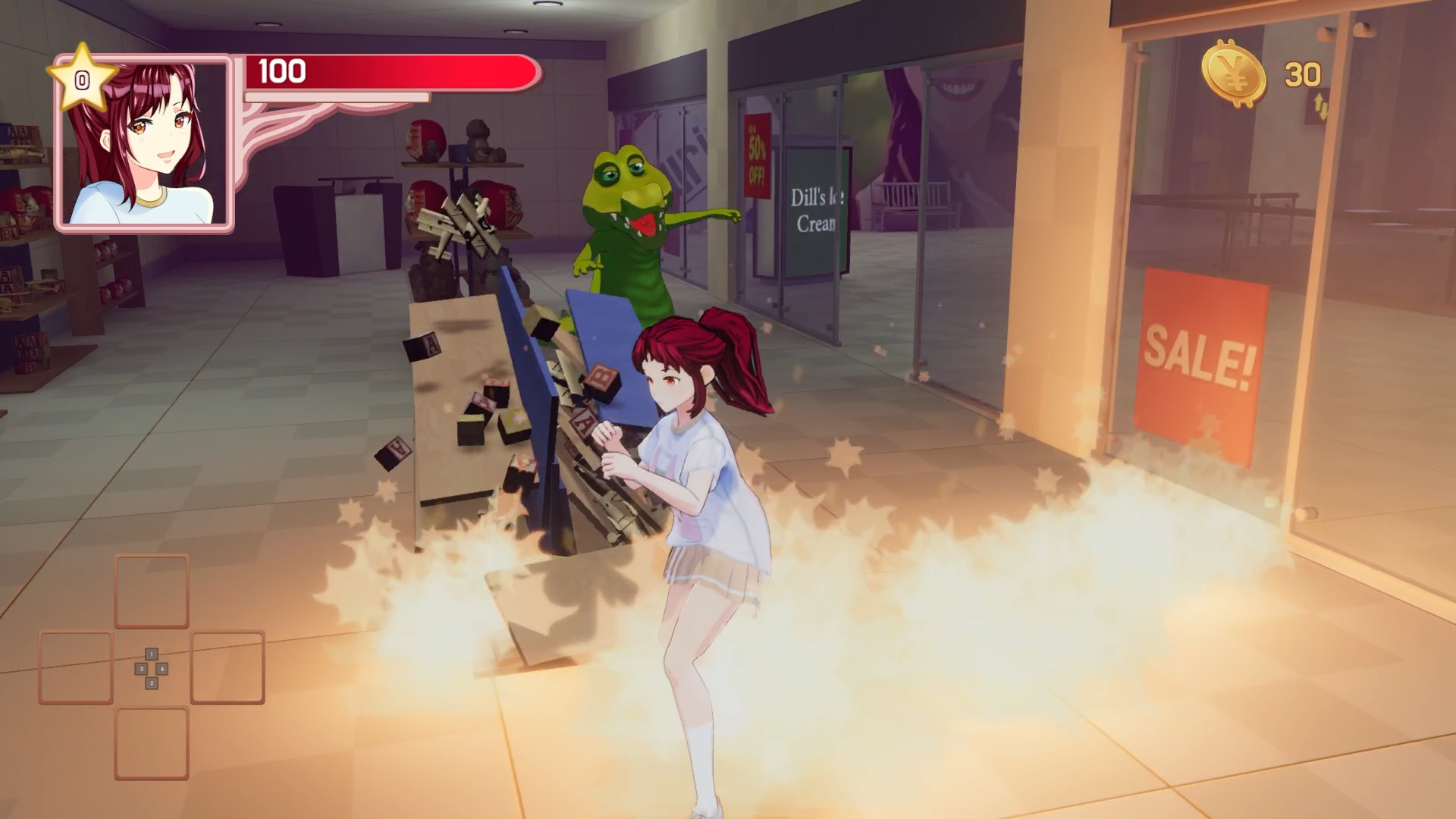
Task: Open skill button 4 on the D-pad
Action: [x=162, y=669]
